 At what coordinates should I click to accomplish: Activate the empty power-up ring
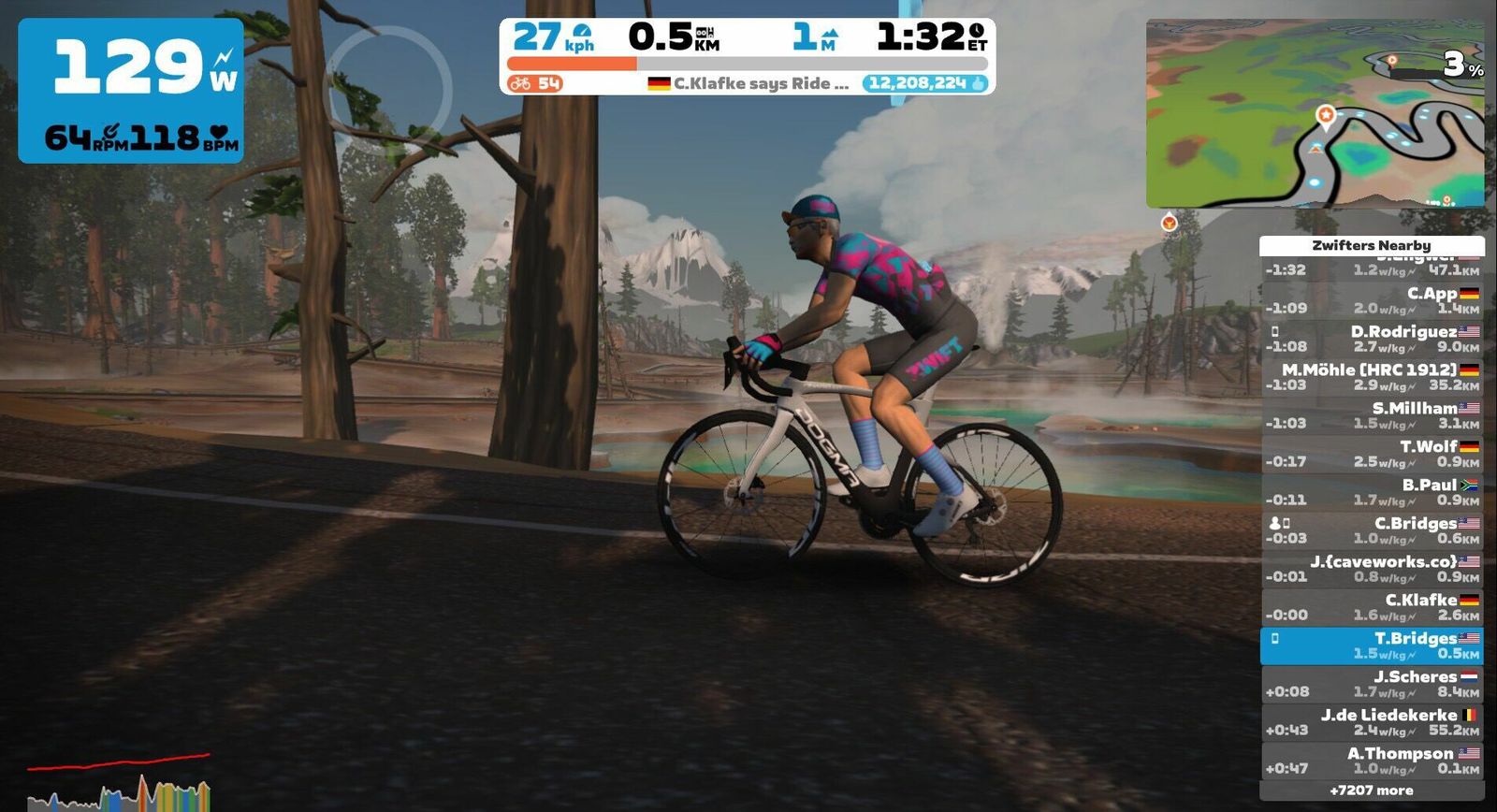pos(390,90)
